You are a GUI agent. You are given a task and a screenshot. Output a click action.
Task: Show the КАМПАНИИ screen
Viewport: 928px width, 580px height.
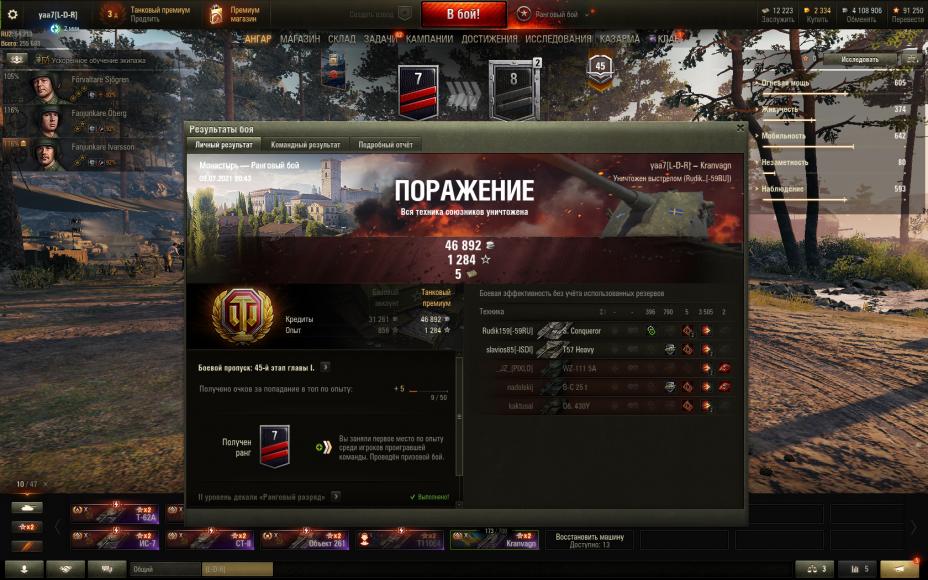pyautogui.click(x=429, y=39)
